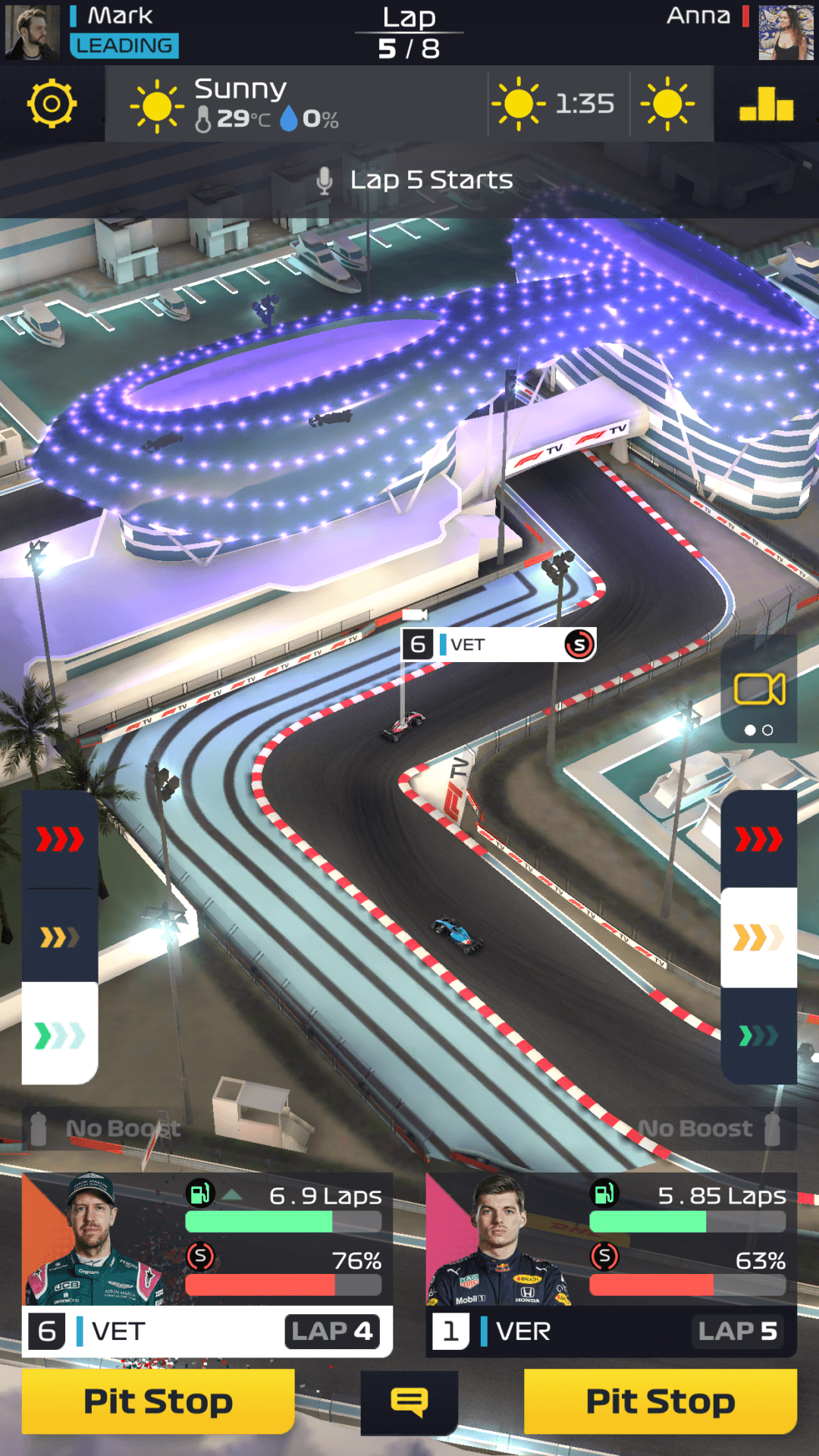Show the race standings podium

click(766, 104)
